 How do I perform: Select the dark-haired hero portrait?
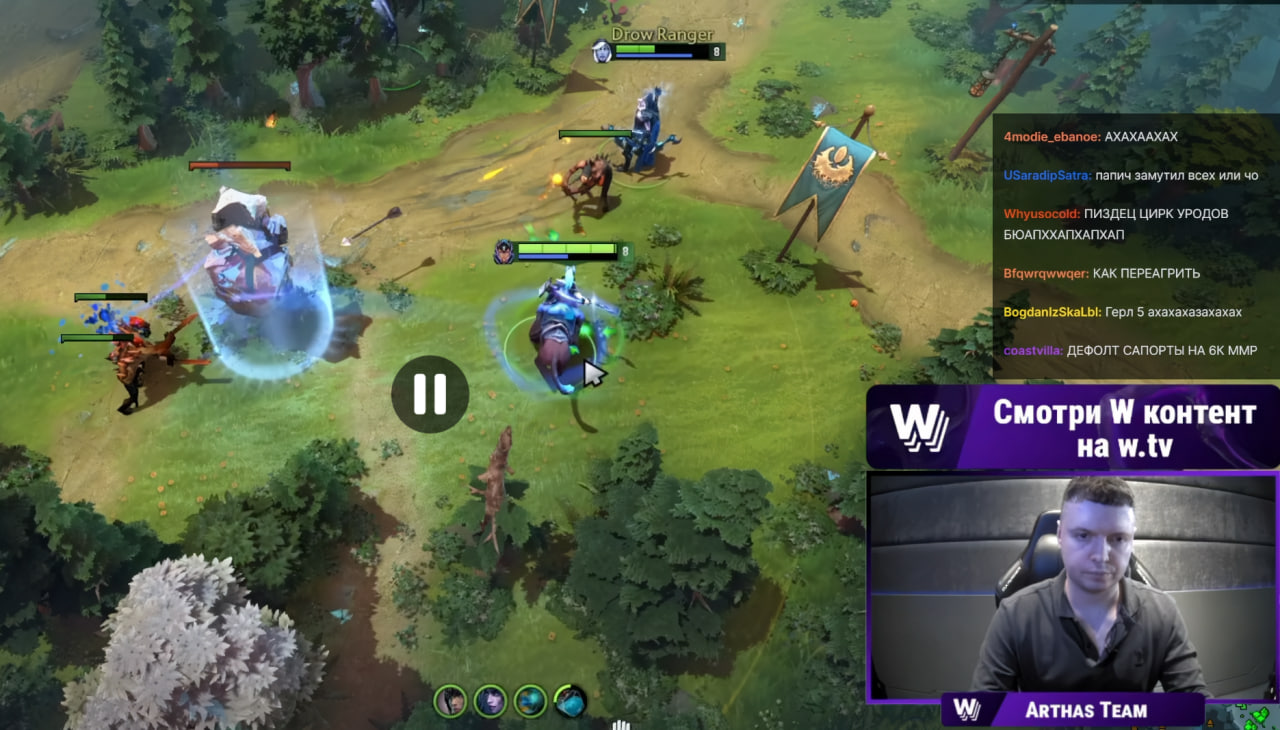point(450,701)
